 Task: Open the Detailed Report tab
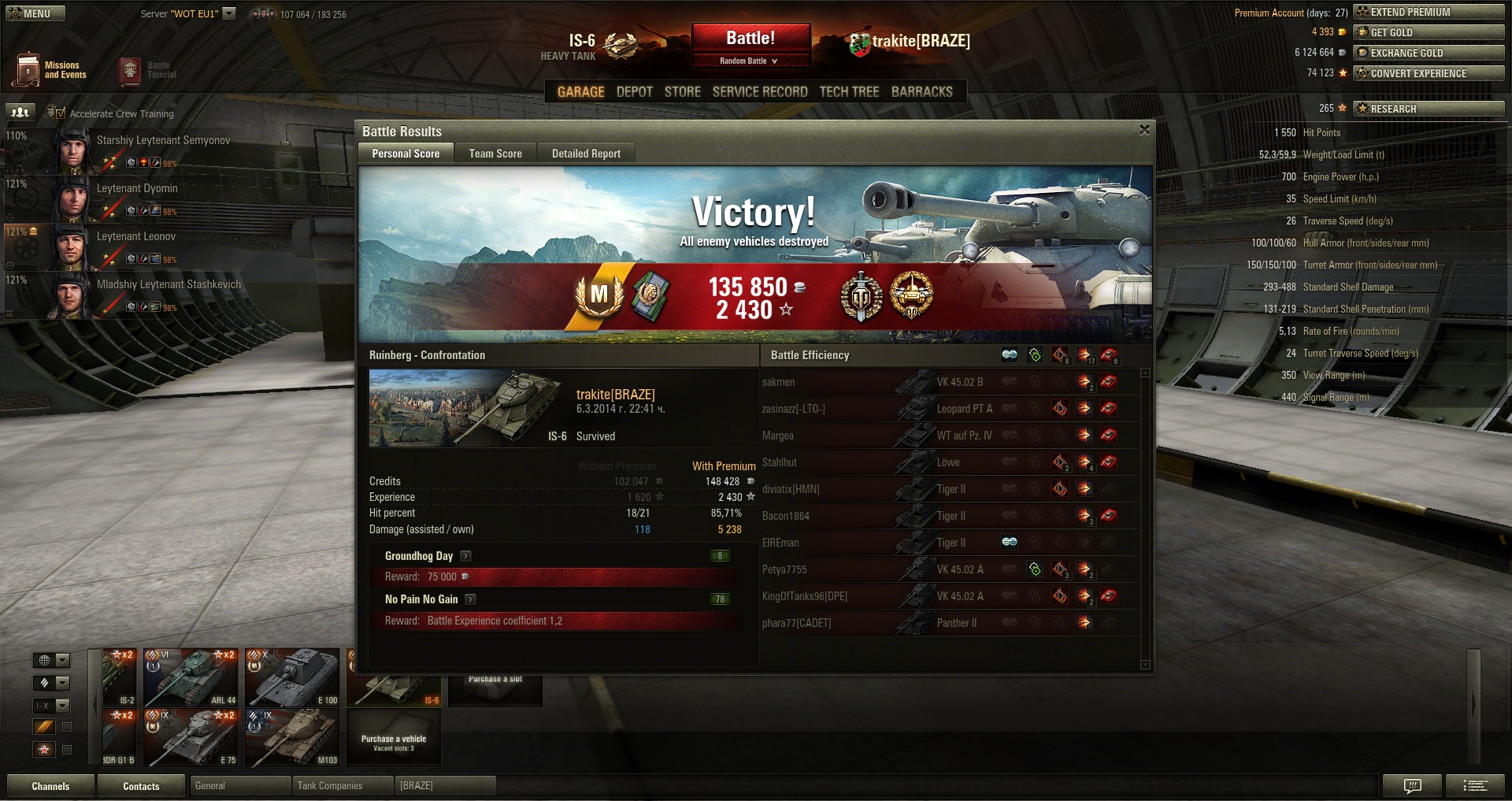point(586,154)
